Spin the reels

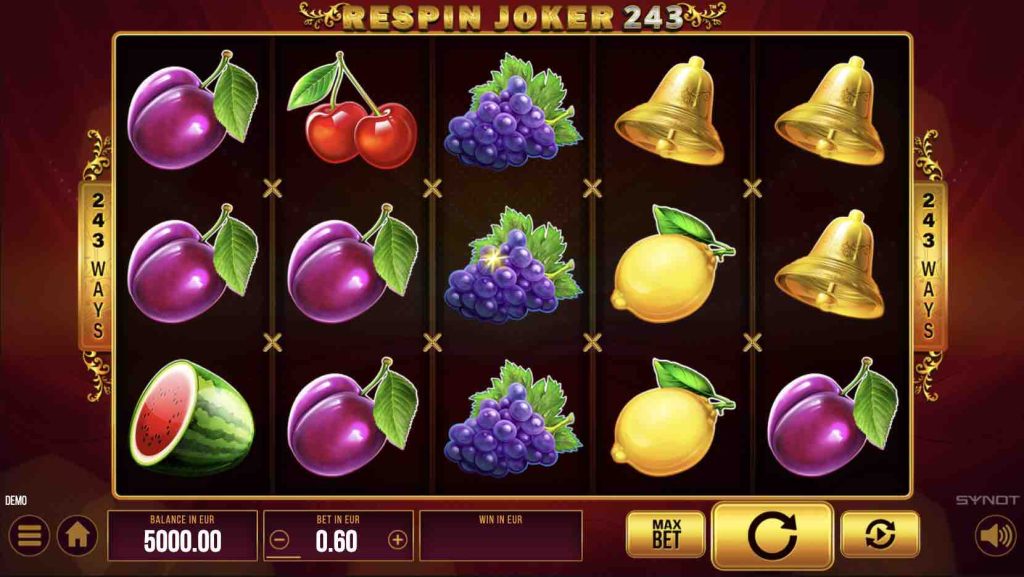coord(772,536)
